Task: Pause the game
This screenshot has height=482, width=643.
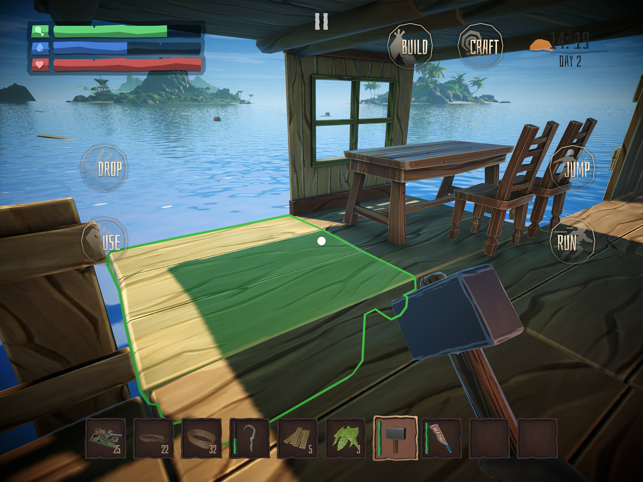Action: (x=321, y=21)
